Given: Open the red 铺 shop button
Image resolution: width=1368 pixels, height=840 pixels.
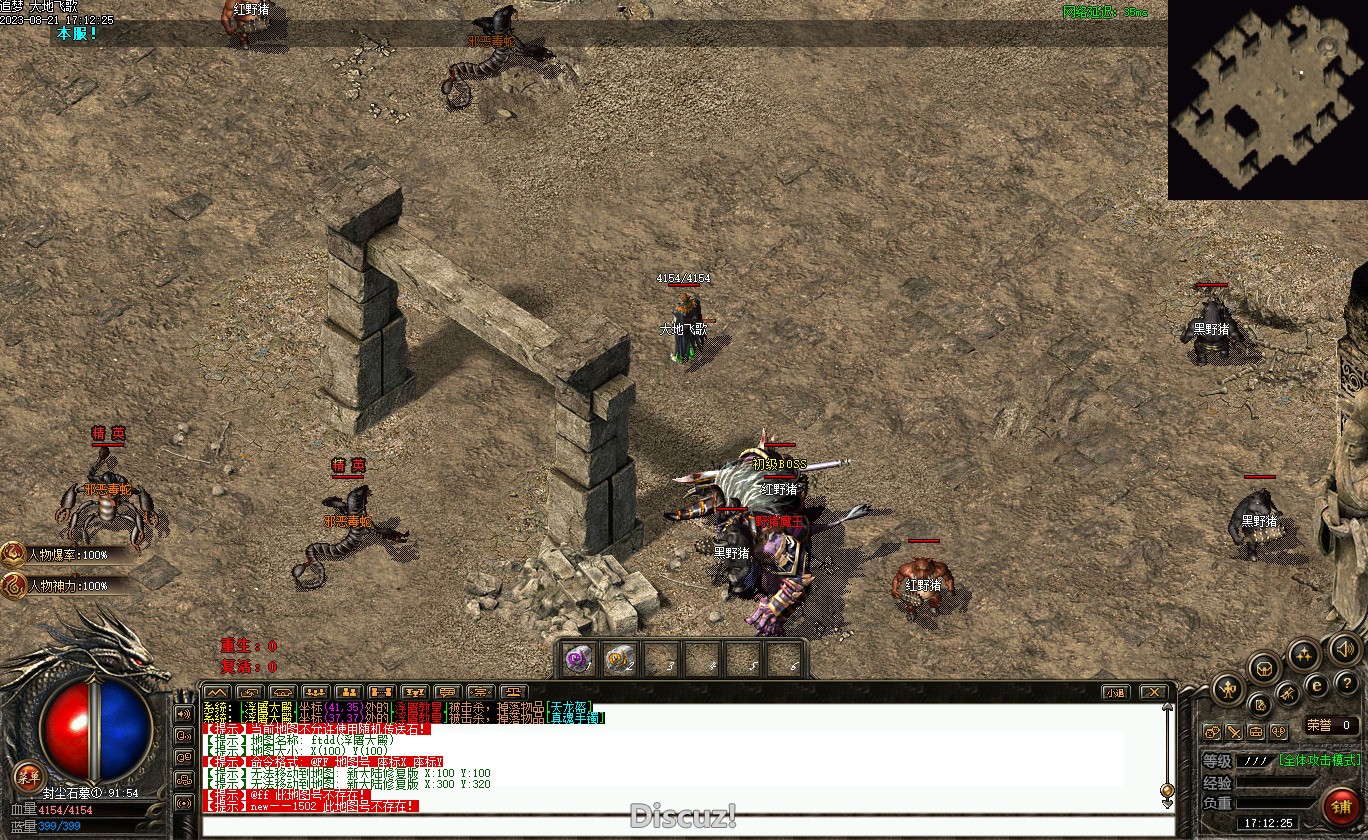Looking at the screenshot, I should pyautogui.click(x=1340, y=806).
